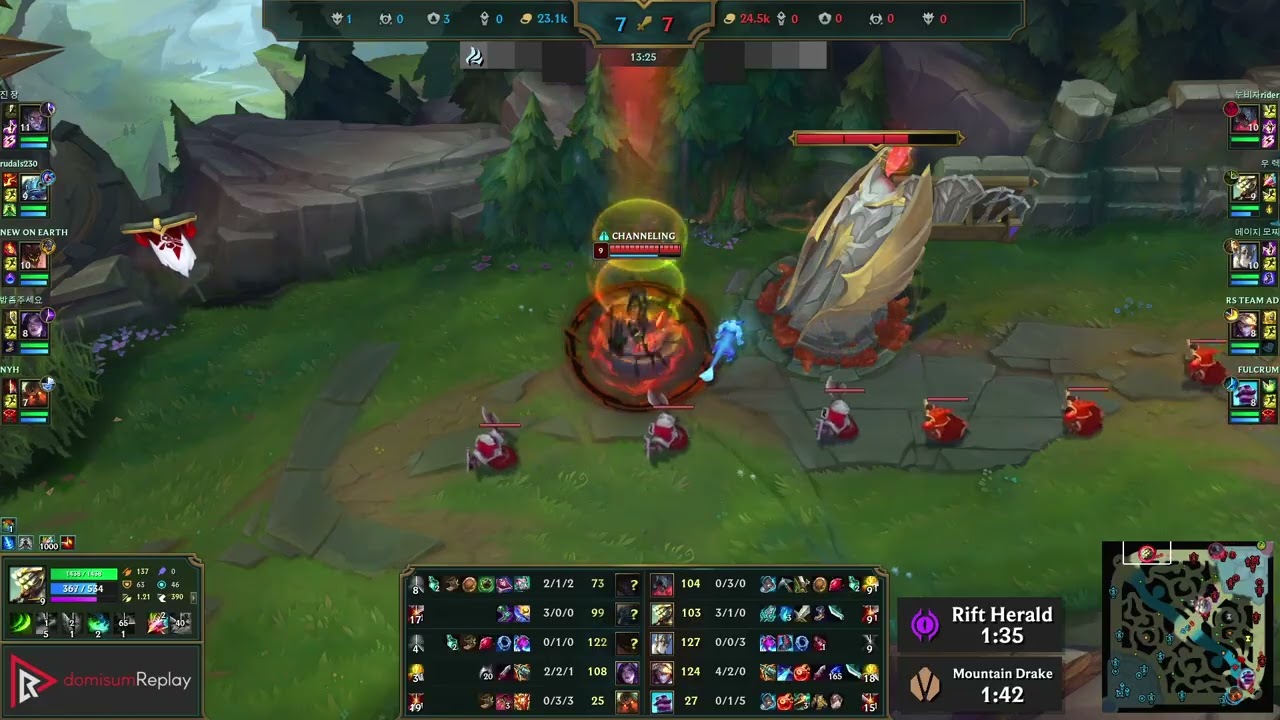Screen dimensions: 1280x720
Task: Click the attack damage stat icon showing 137
Action: point(126,571)
